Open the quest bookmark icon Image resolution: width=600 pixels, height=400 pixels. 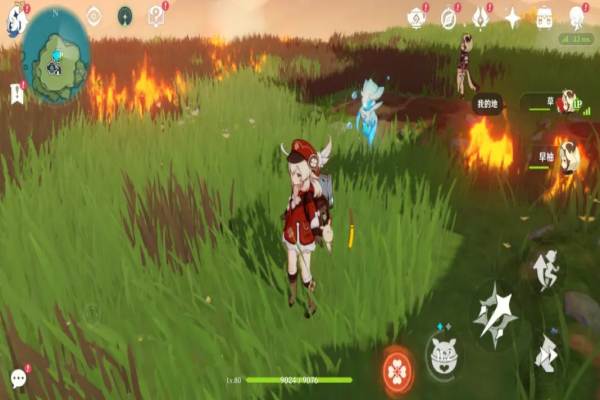coord(17,93)
